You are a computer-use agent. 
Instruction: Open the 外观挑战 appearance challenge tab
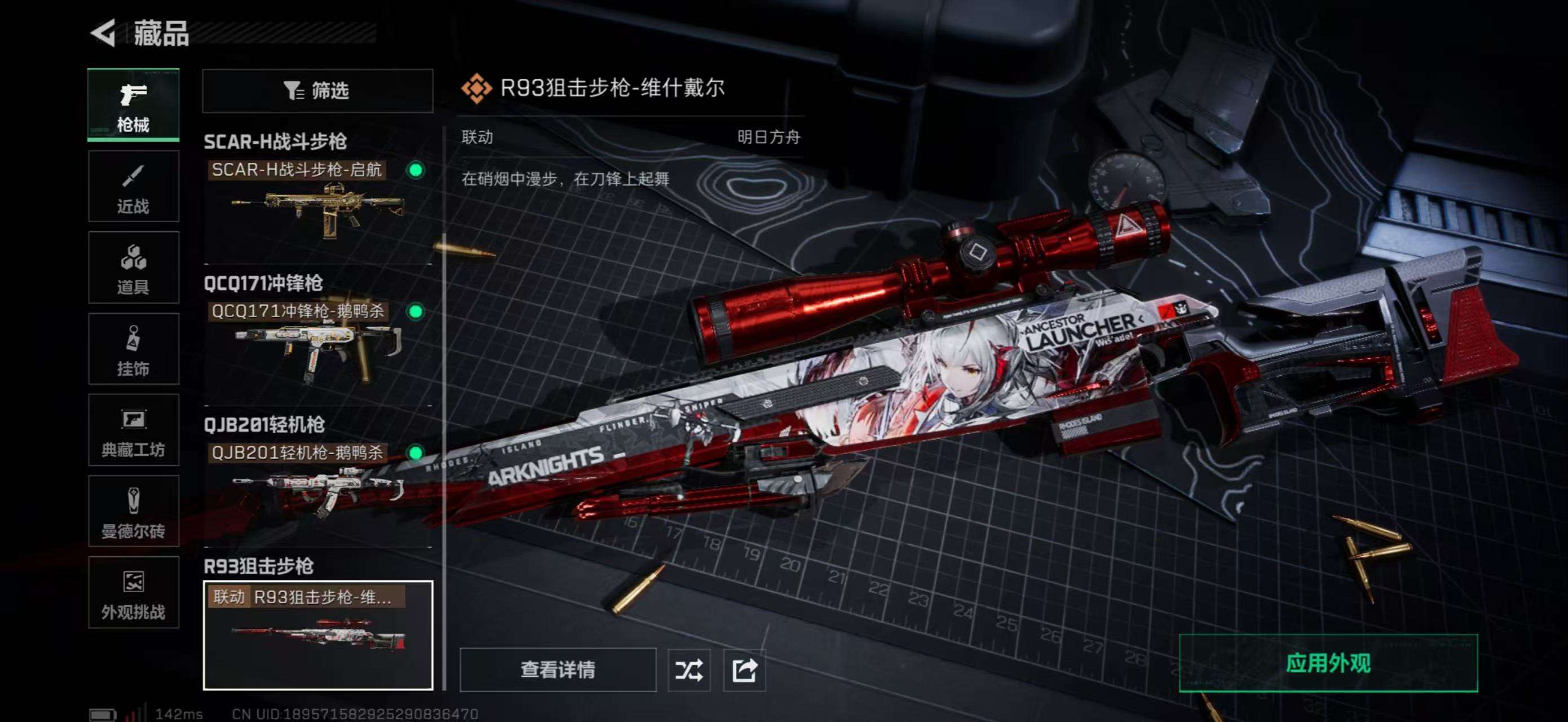133,592
